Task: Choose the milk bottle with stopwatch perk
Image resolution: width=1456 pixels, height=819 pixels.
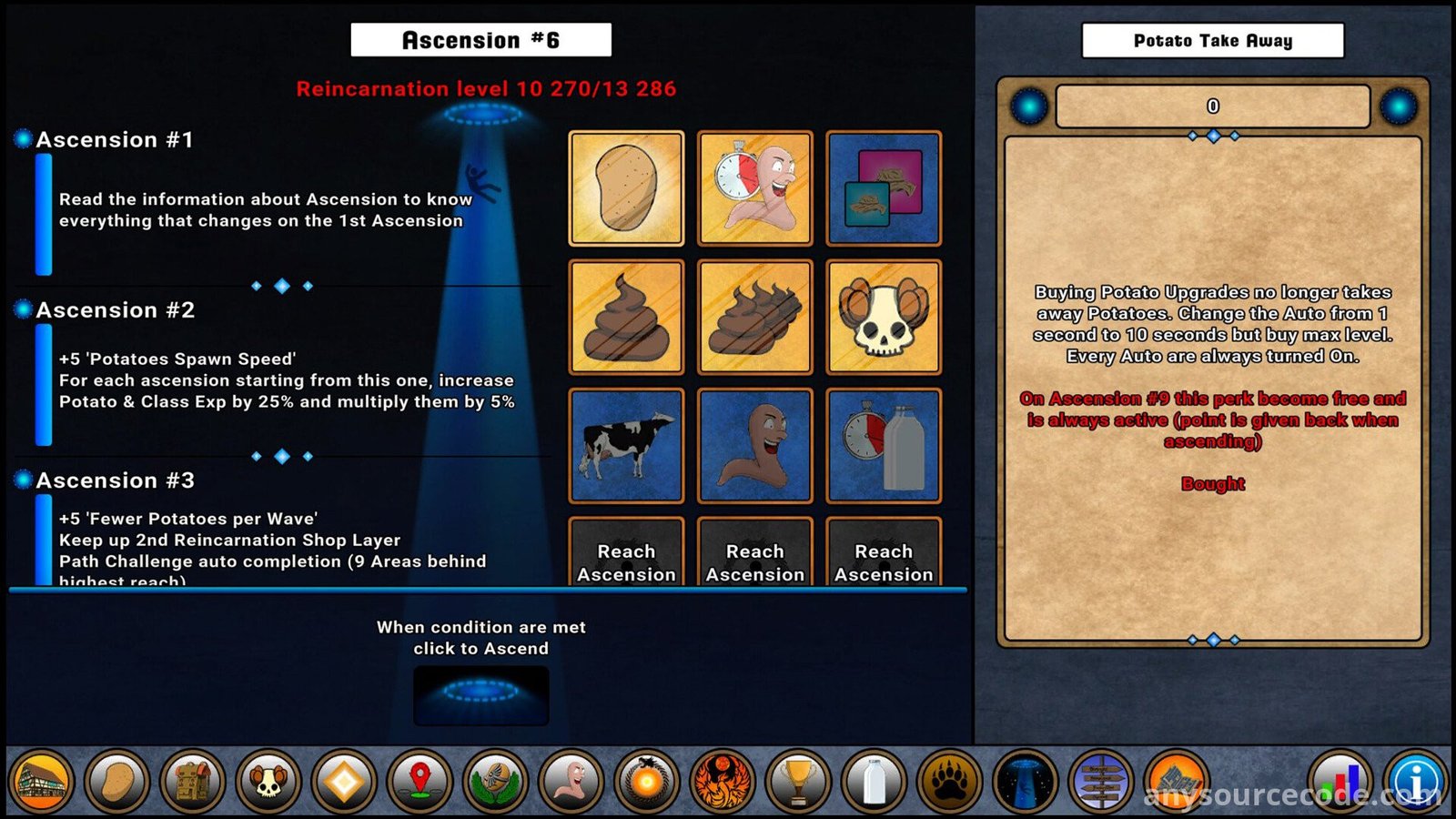Action: (883, 445)
